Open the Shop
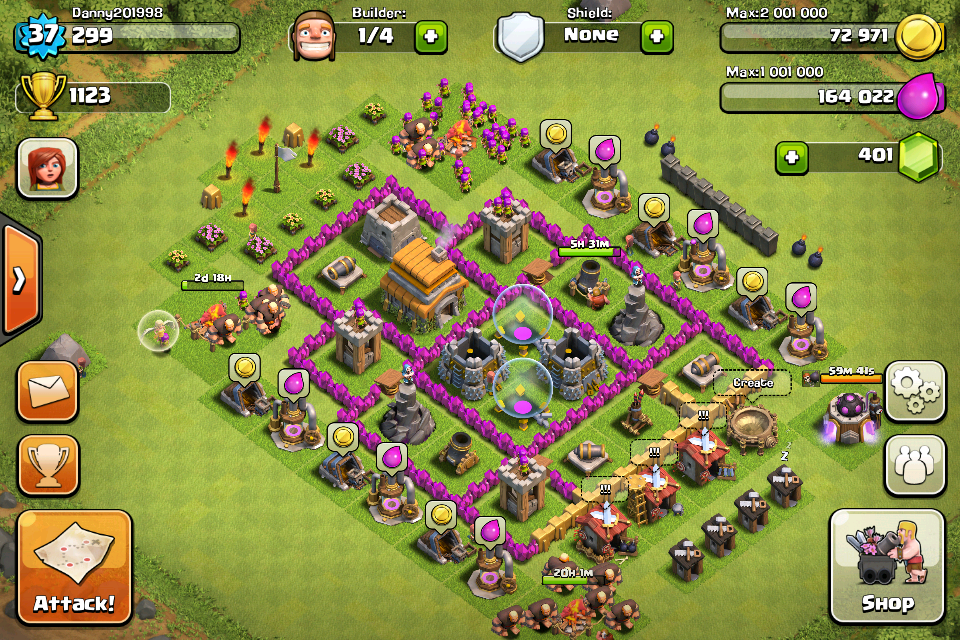Viewport: 960px width, 640px height. [x=887, y=566]
